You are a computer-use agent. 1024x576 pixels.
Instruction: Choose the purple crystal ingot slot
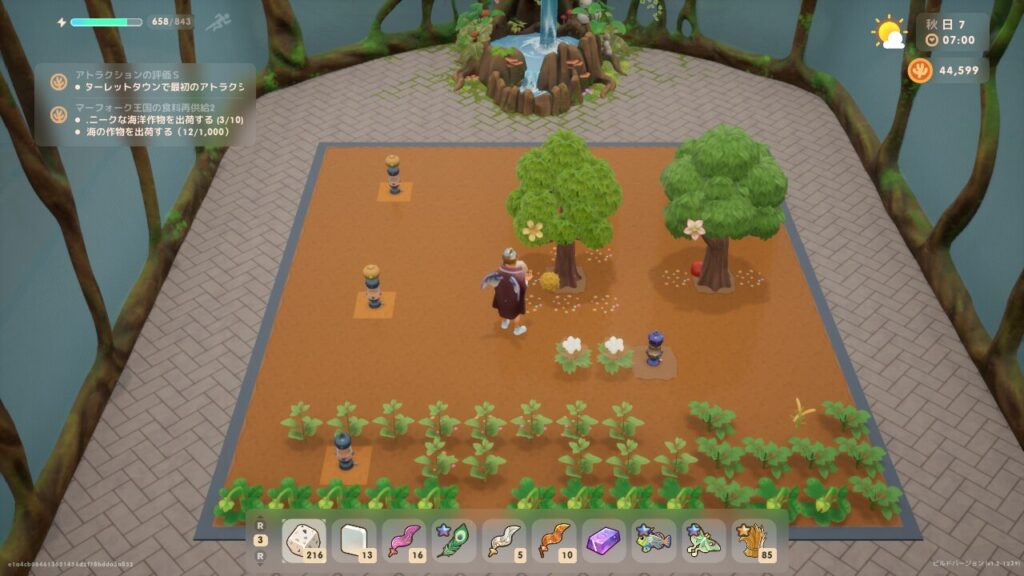point(604,541)
